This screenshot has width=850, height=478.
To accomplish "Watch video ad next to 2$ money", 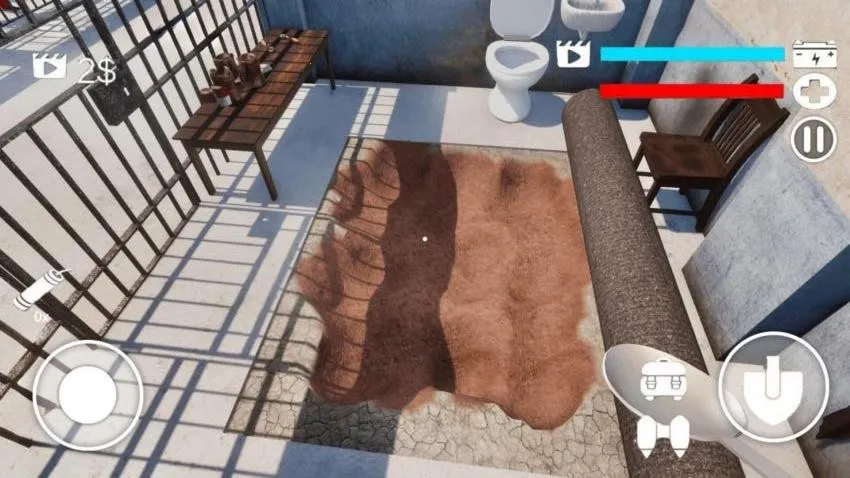I will click(49, 67).
